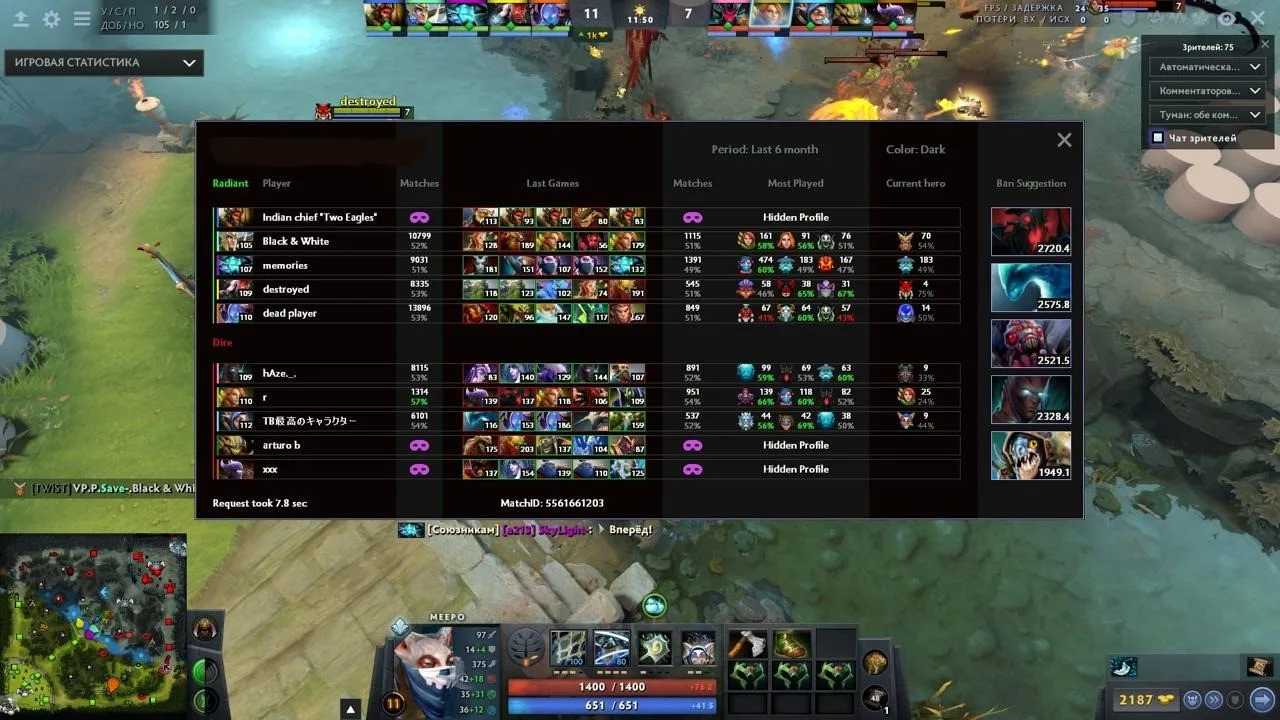Activate Meepo's Poof ability
1280x720 pixels.
tap(612, 648)
